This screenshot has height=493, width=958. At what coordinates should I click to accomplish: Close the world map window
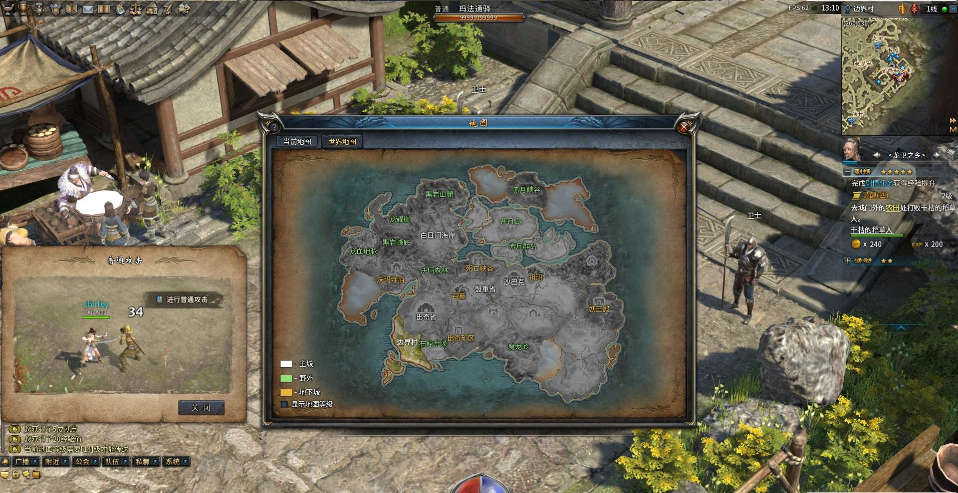[684, 126]
